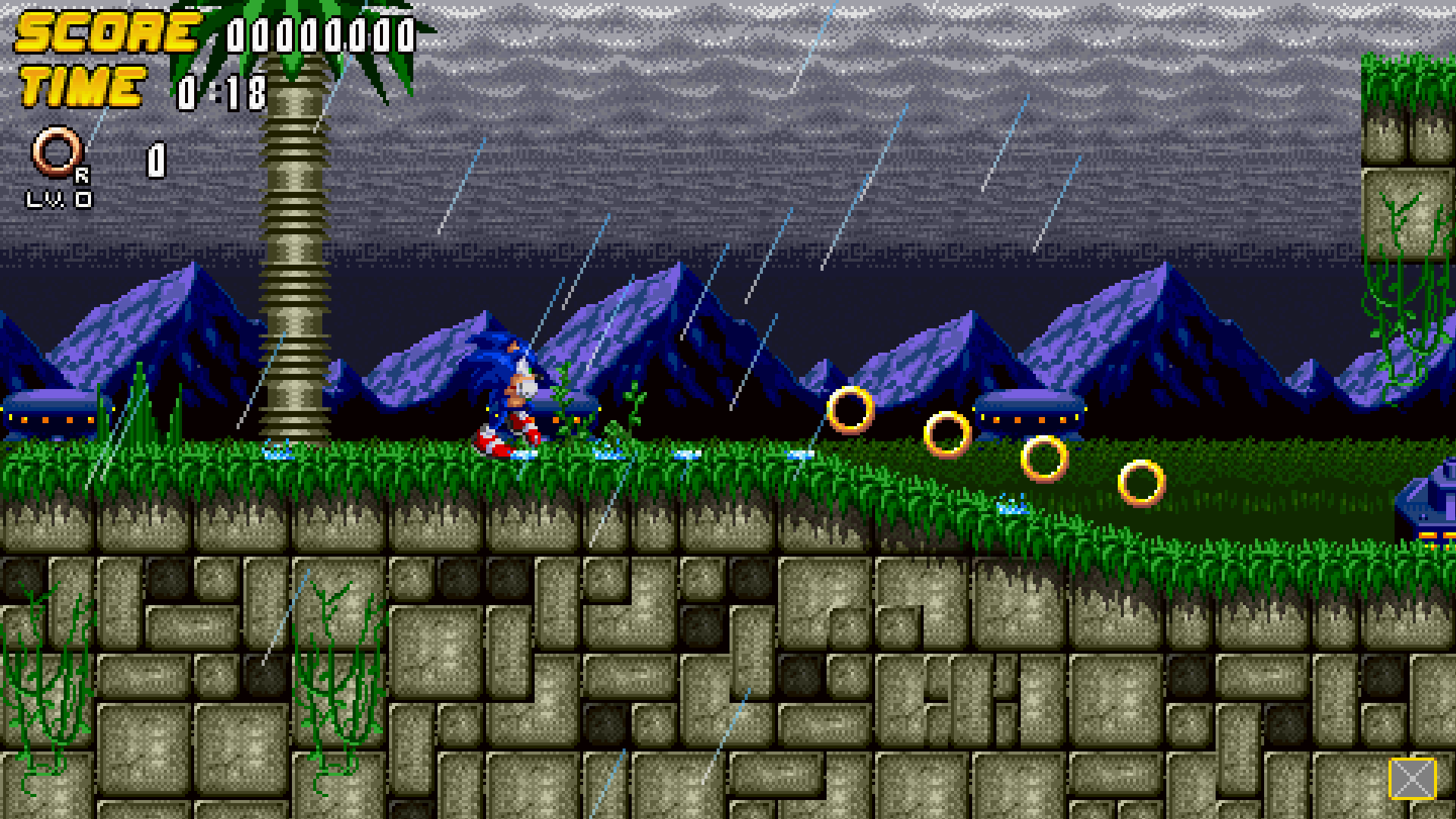
Task: Click the LV. 0 indicator
Action: coord(64,199)
